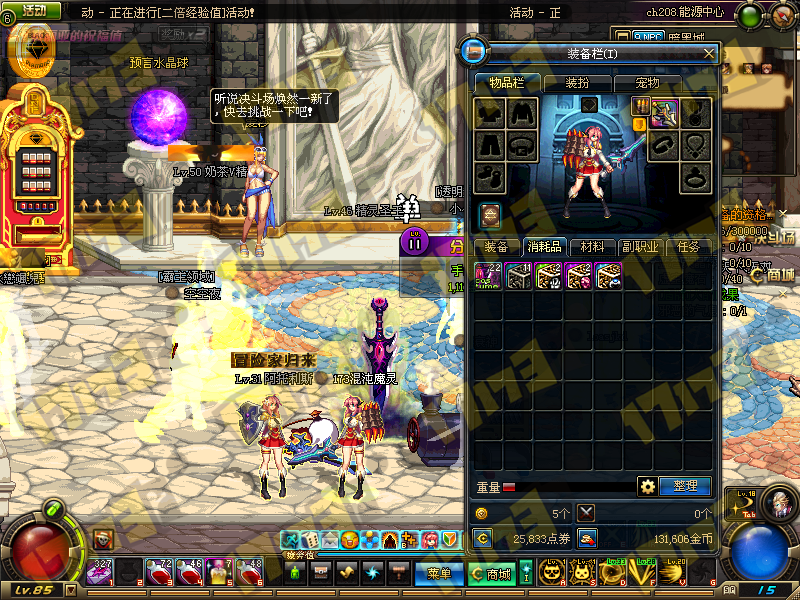800x600 pixels.
Task: Click the 整理 sort inventory button
Action: coord(685,487)
